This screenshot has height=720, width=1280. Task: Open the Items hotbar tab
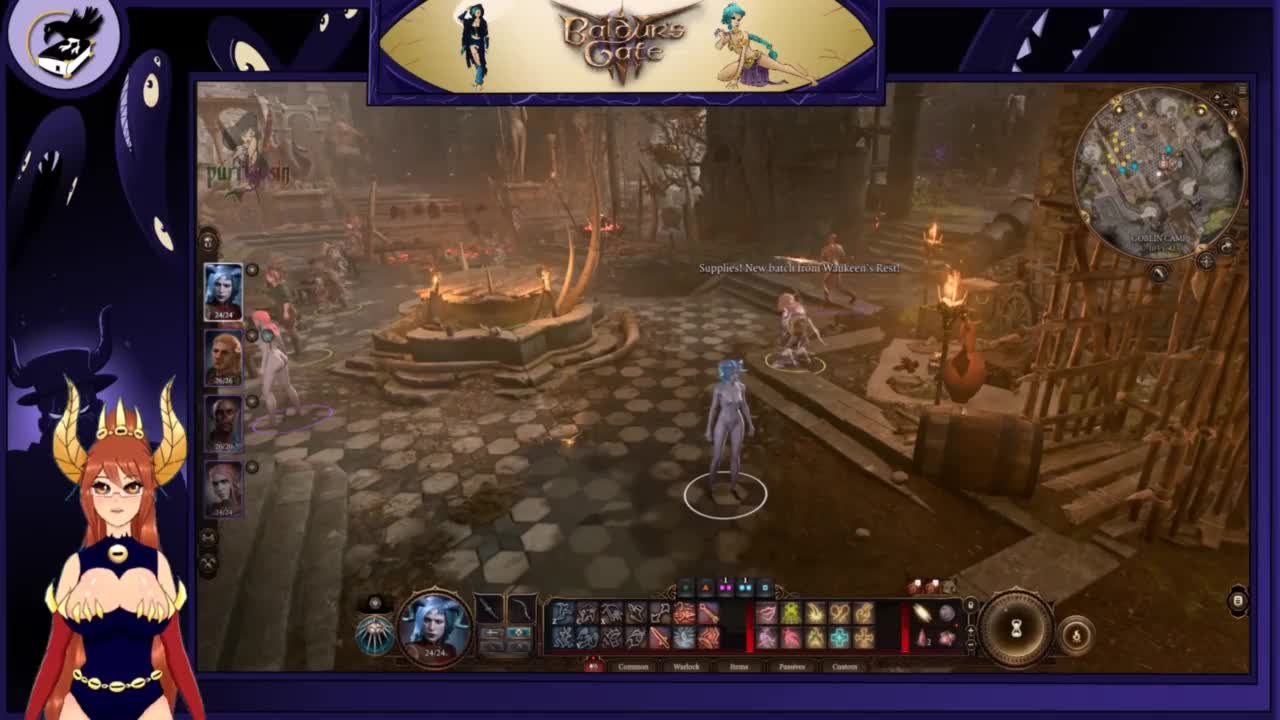click(x=739, y=667)
